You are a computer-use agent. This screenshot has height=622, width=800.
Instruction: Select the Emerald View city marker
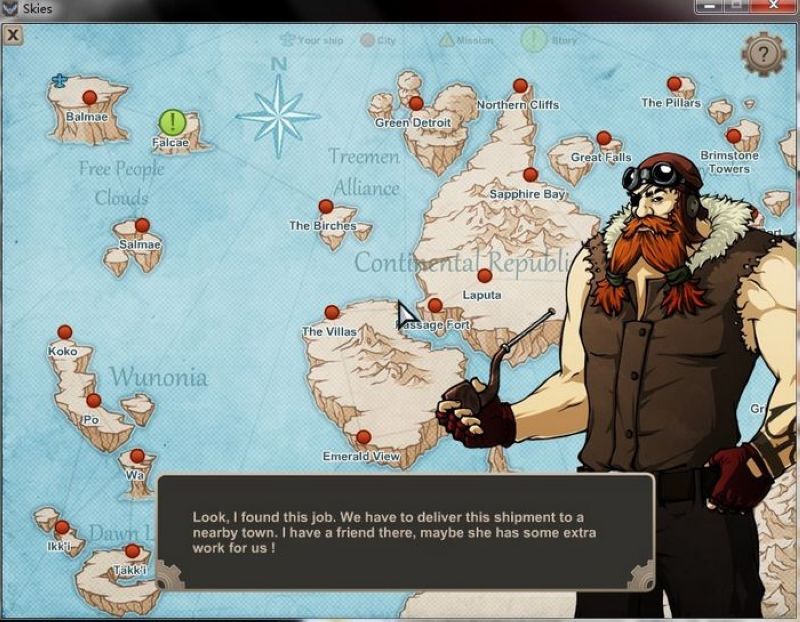tap(363, 437)
